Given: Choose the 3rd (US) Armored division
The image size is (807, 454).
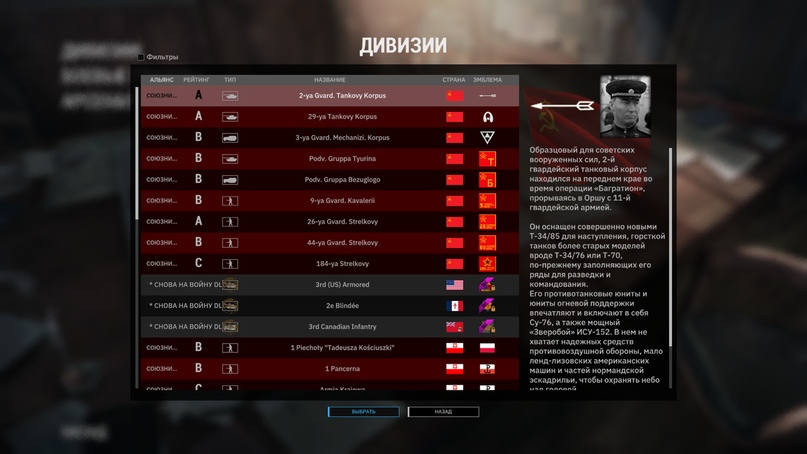Looking at the screenshot, I should click(329, 285).
